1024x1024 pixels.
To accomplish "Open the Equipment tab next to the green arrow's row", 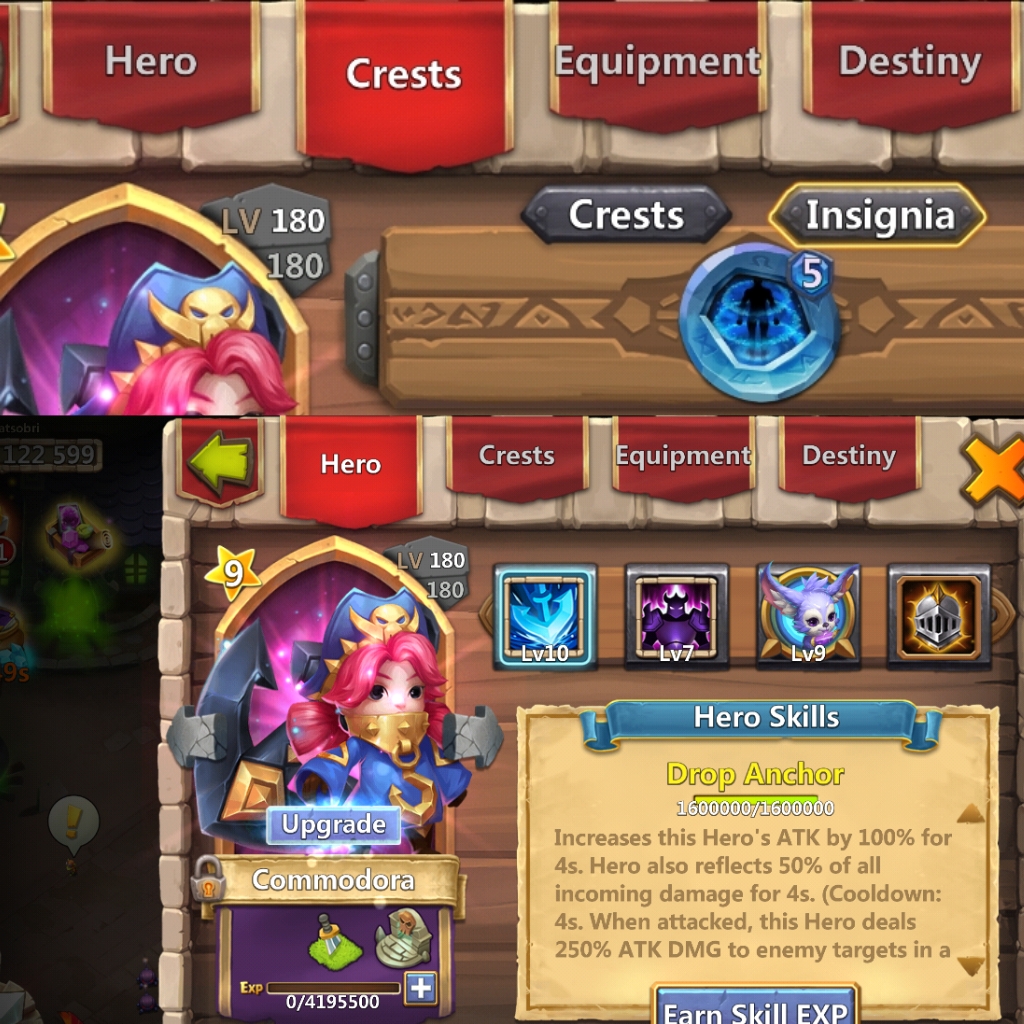I will point(683,456).
